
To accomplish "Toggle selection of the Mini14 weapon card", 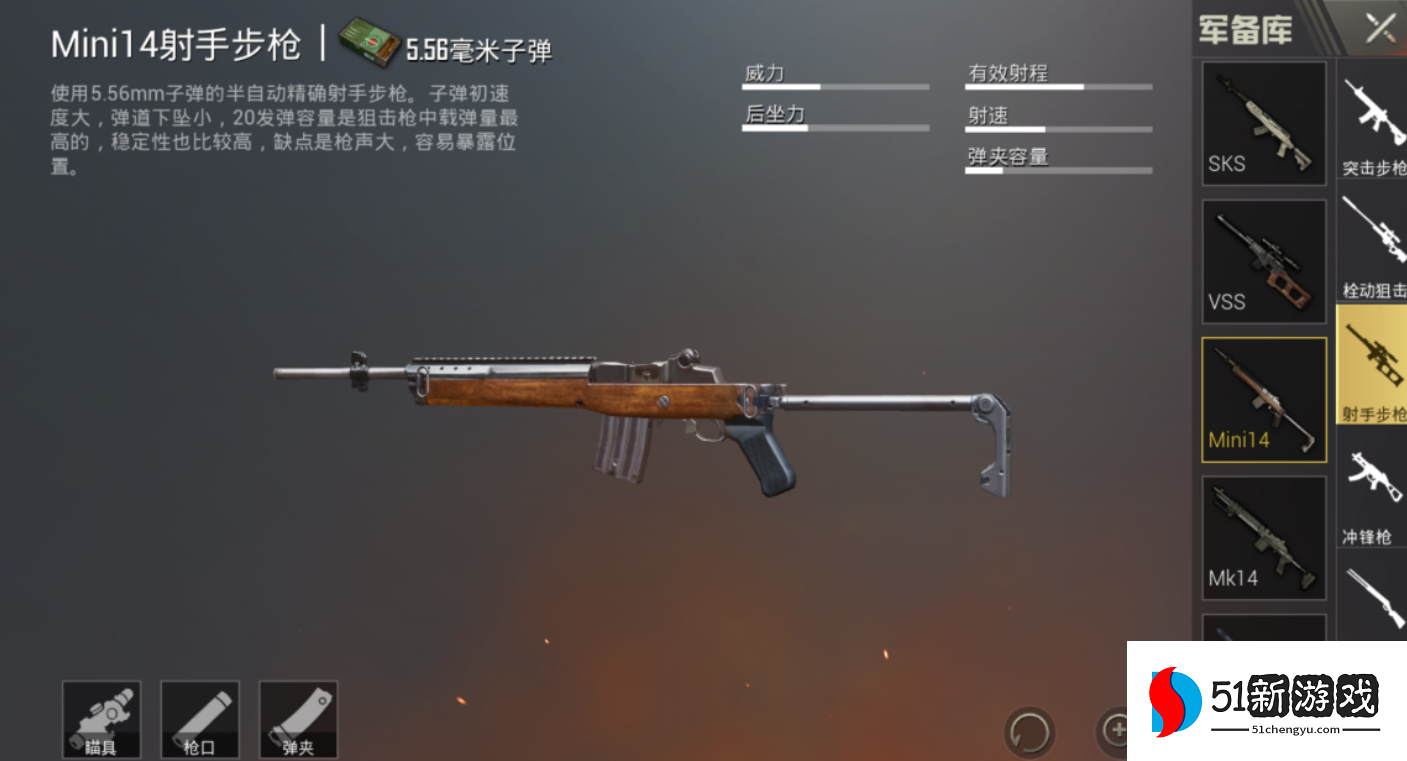I will tap(1263, 398).
